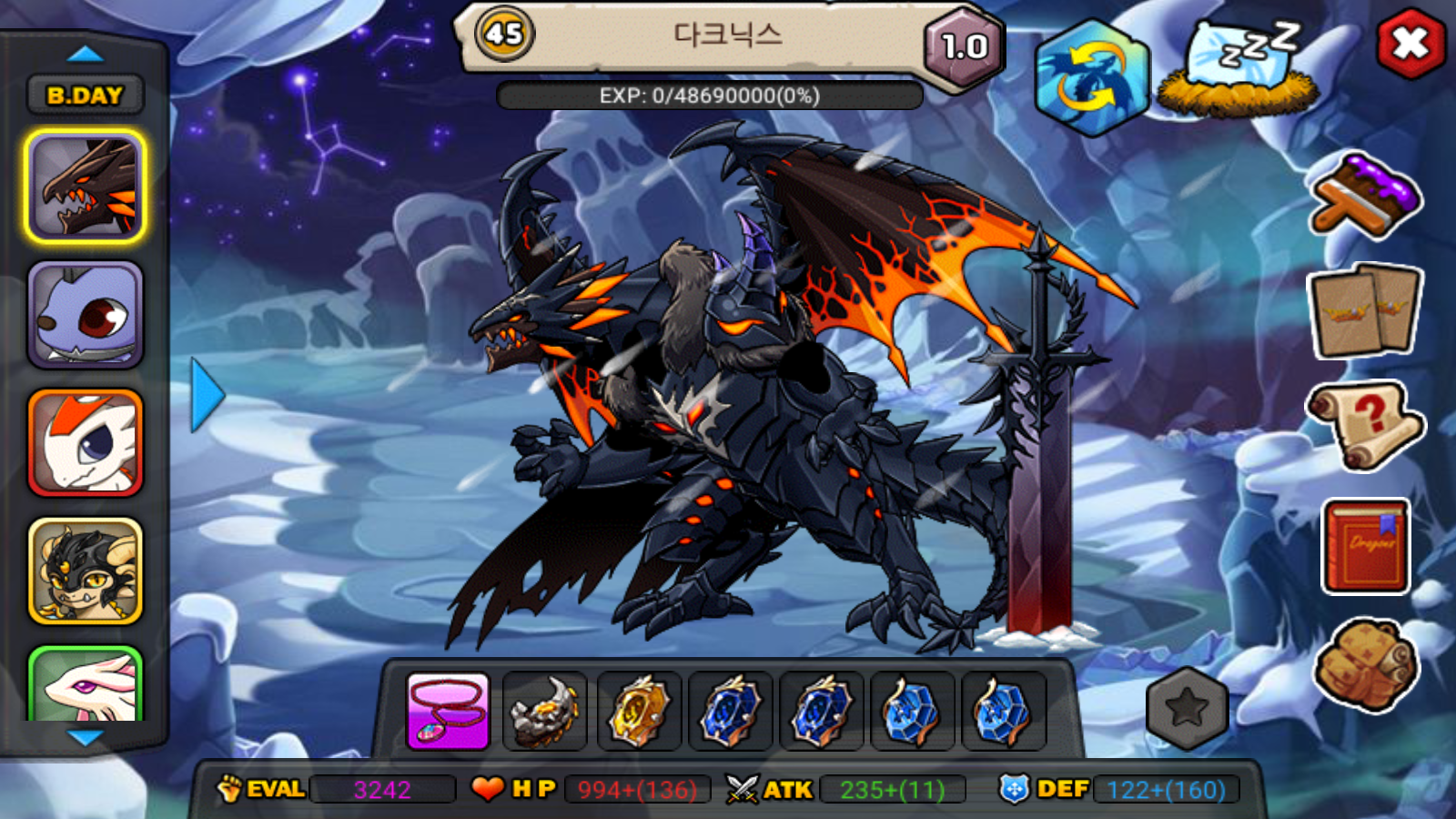Open the red dragon book

tap(1365, 546)
